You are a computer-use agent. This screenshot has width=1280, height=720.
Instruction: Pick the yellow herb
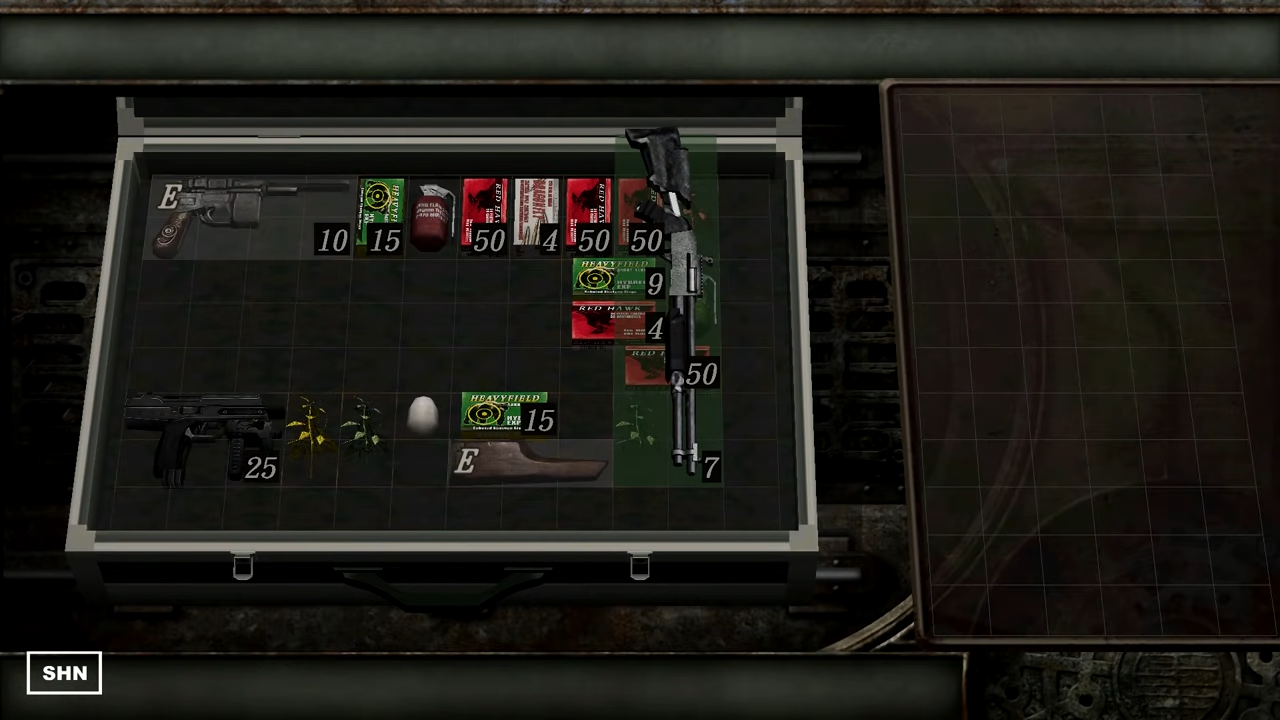pos(310,430)
